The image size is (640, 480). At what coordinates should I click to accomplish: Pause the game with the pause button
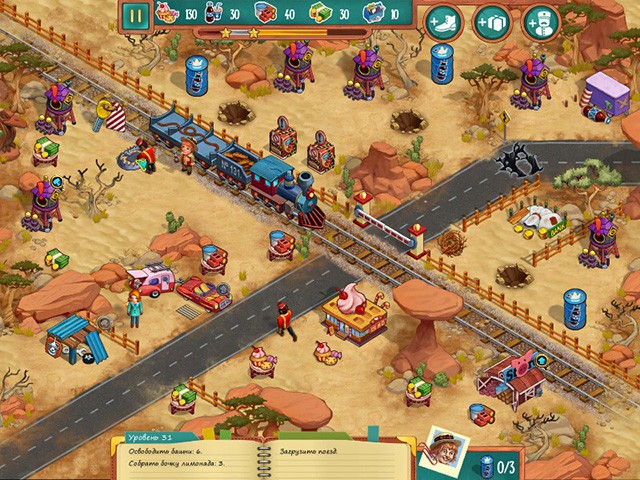tap(137, 15)
